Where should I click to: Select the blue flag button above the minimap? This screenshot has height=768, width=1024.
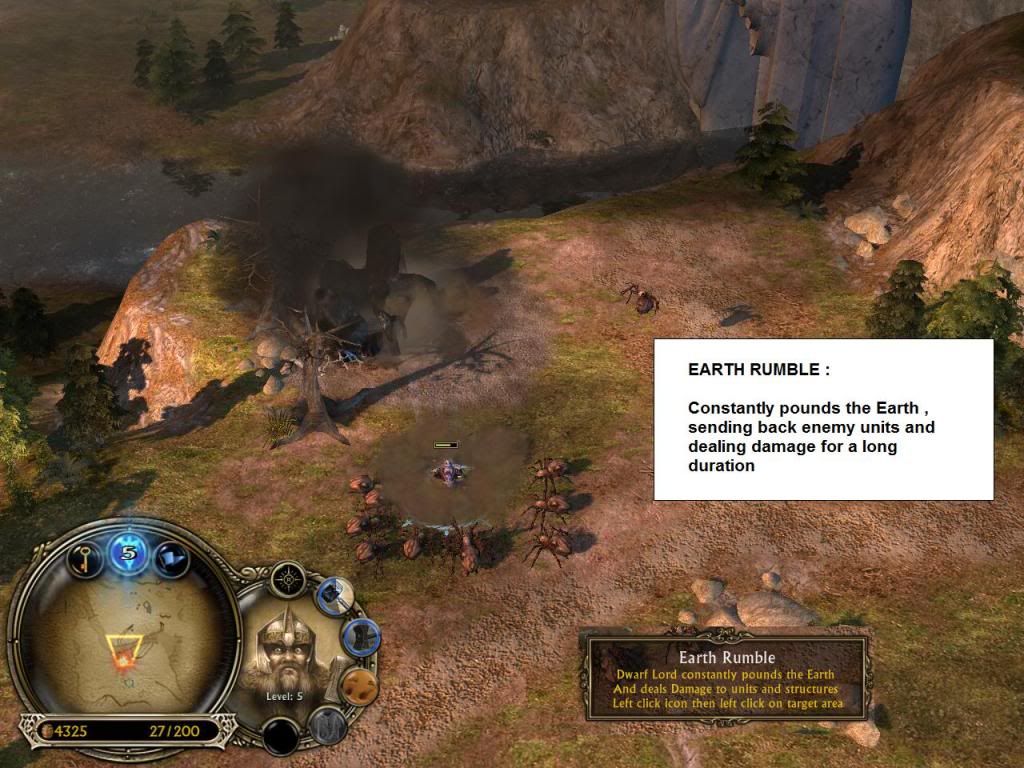pos(171,556)
